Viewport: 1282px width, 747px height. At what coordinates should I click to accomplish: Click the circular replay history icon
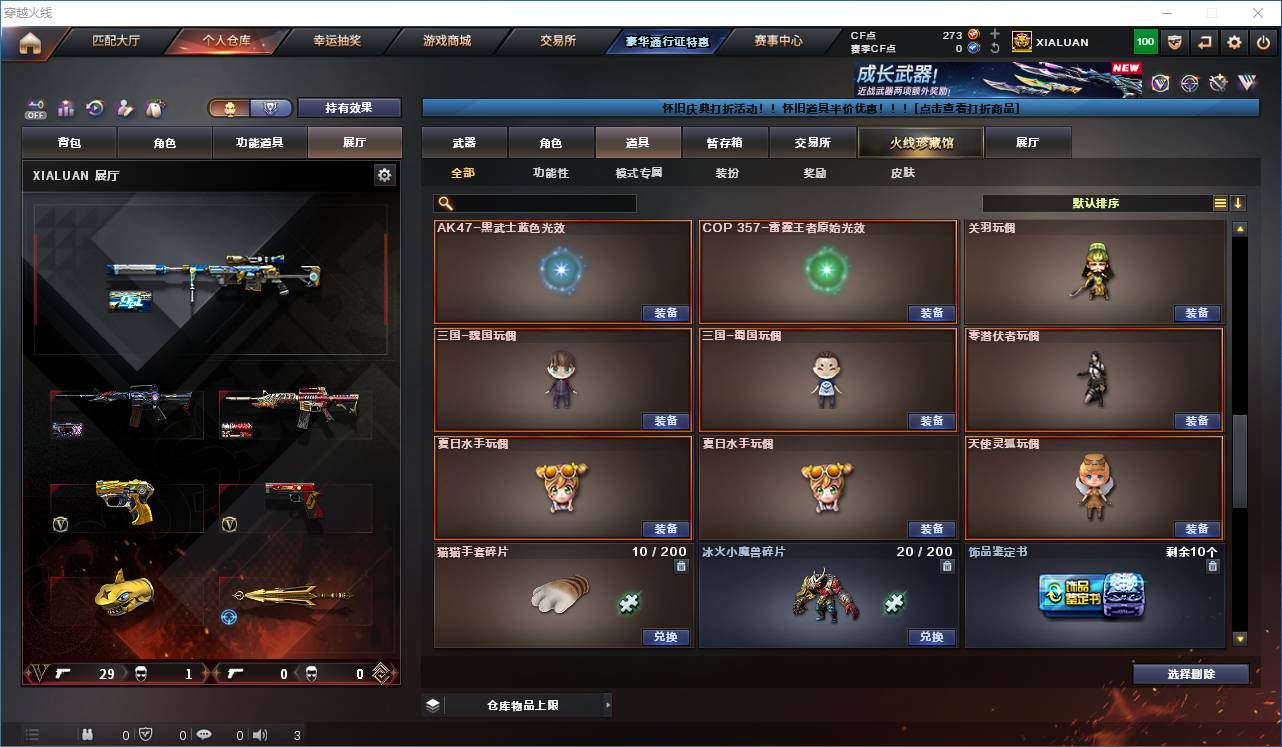click(x=93, y=108)
